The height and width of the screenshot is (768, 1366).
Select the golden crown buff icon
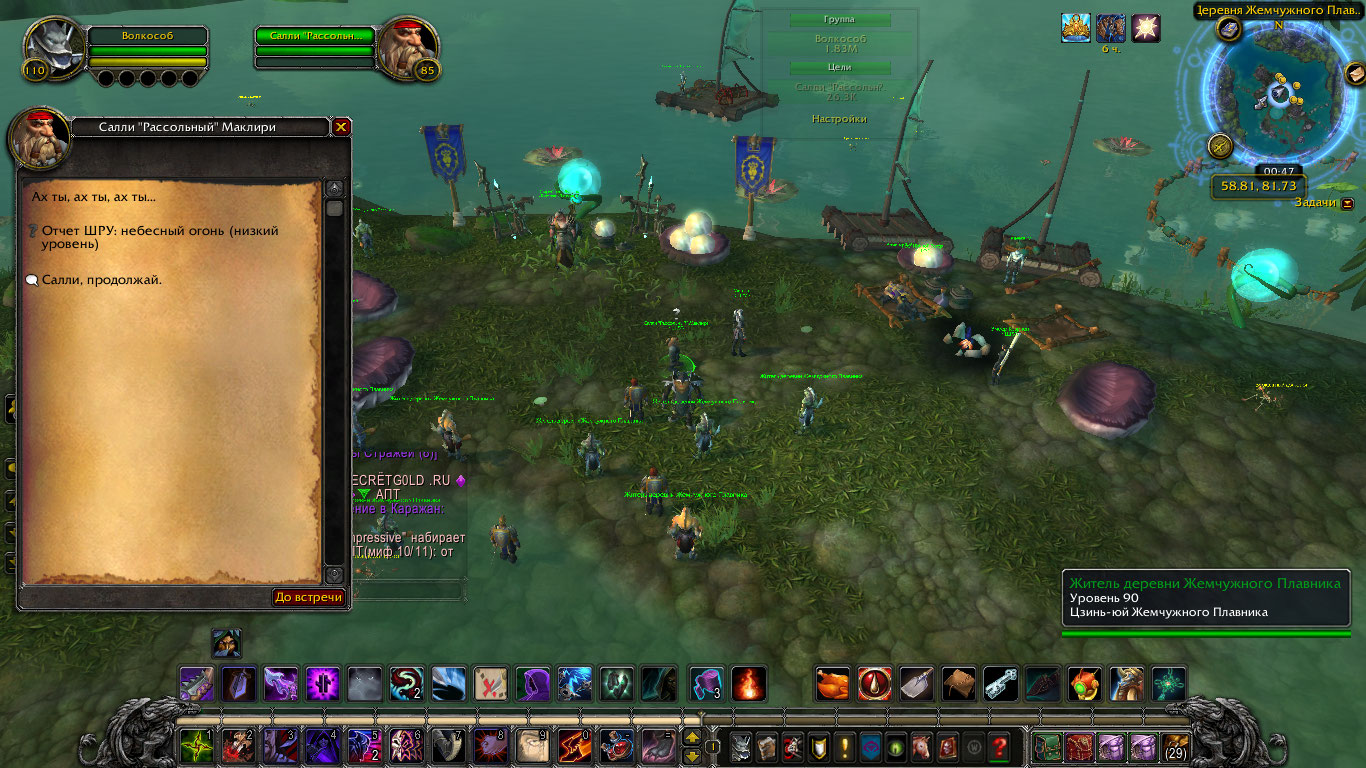point(1076,28)
